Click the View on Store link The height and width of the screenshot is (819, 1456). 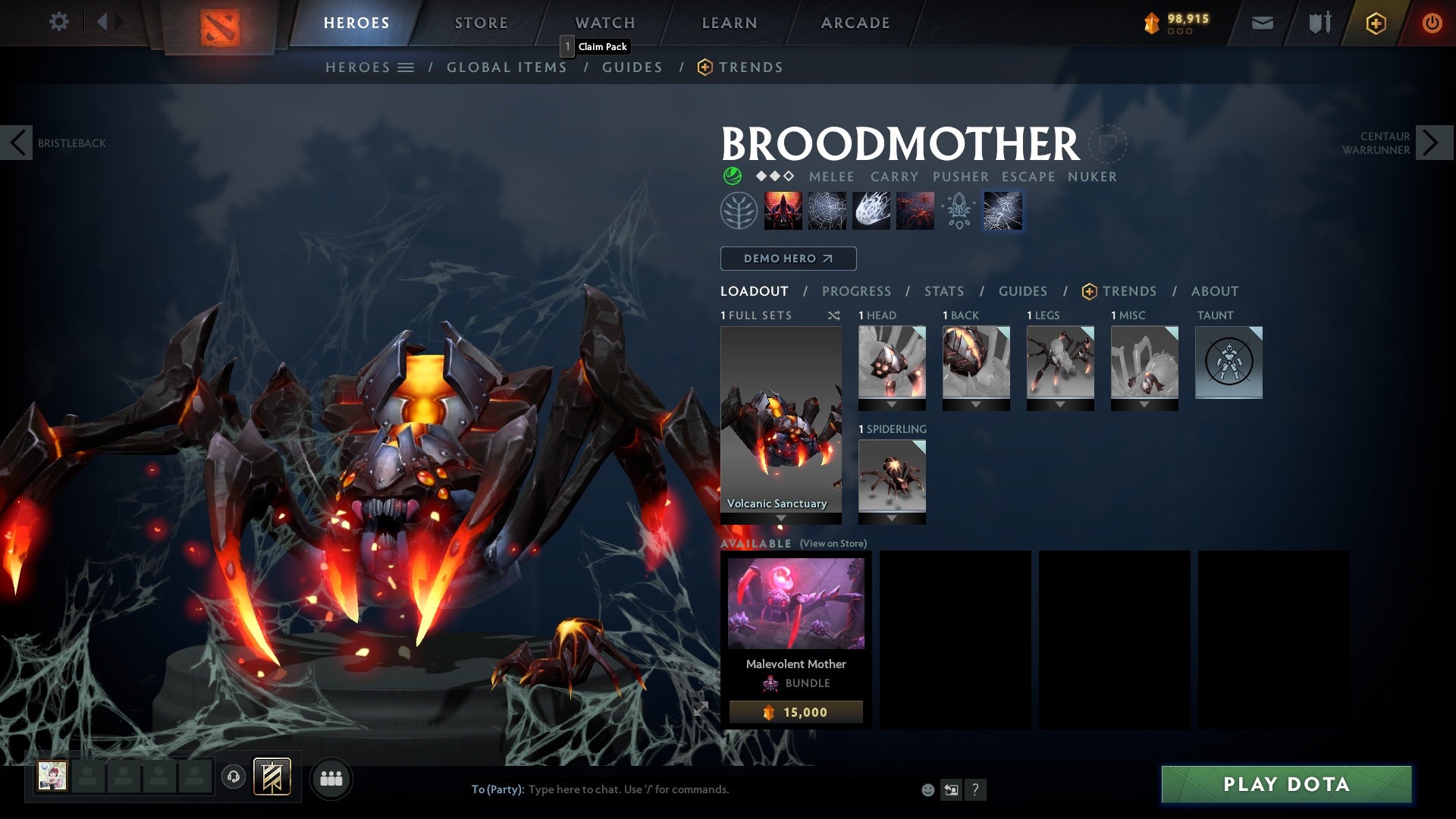(x=833, y=544)
